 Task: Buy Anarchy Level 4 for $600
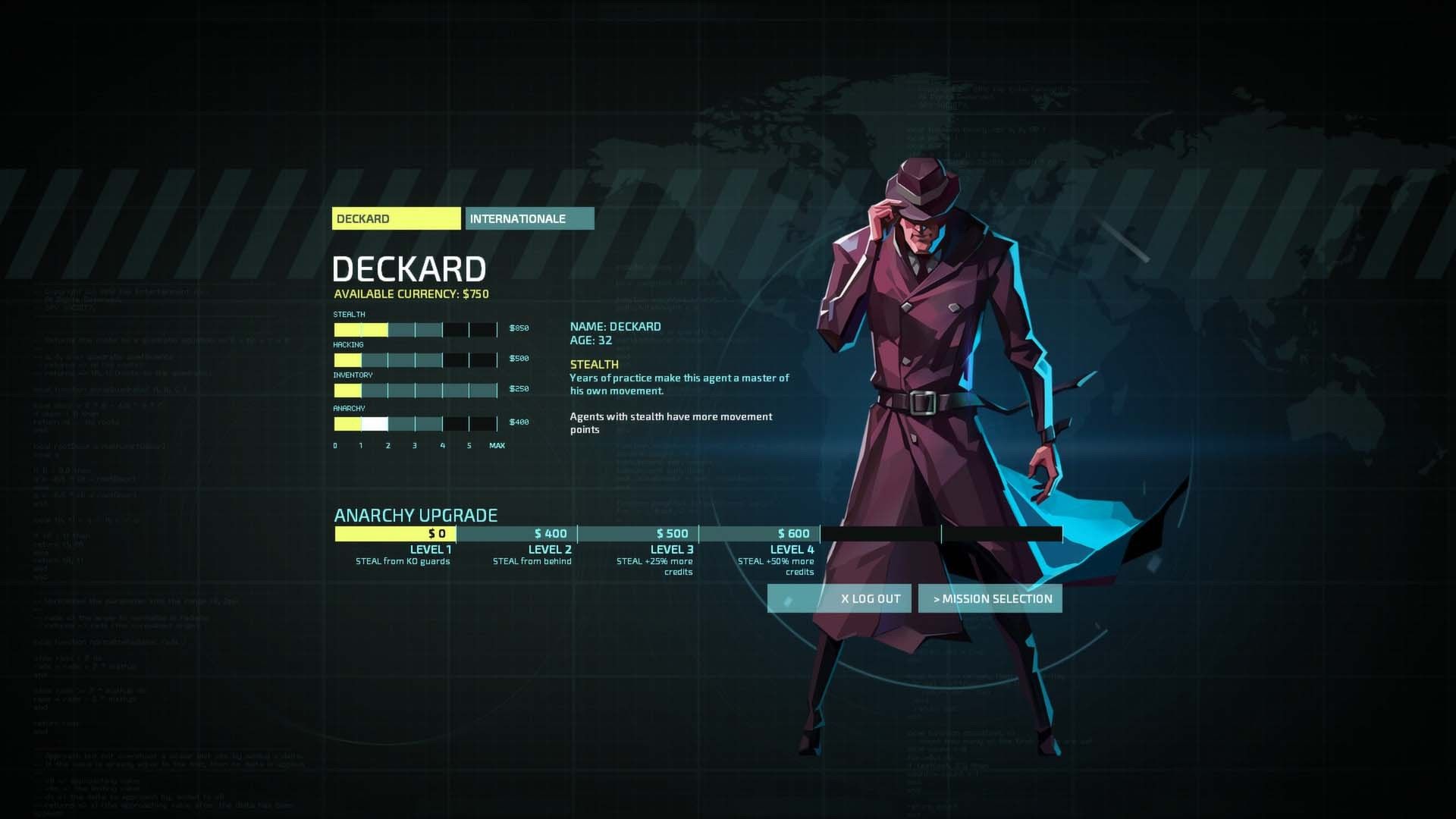[759, 534]
